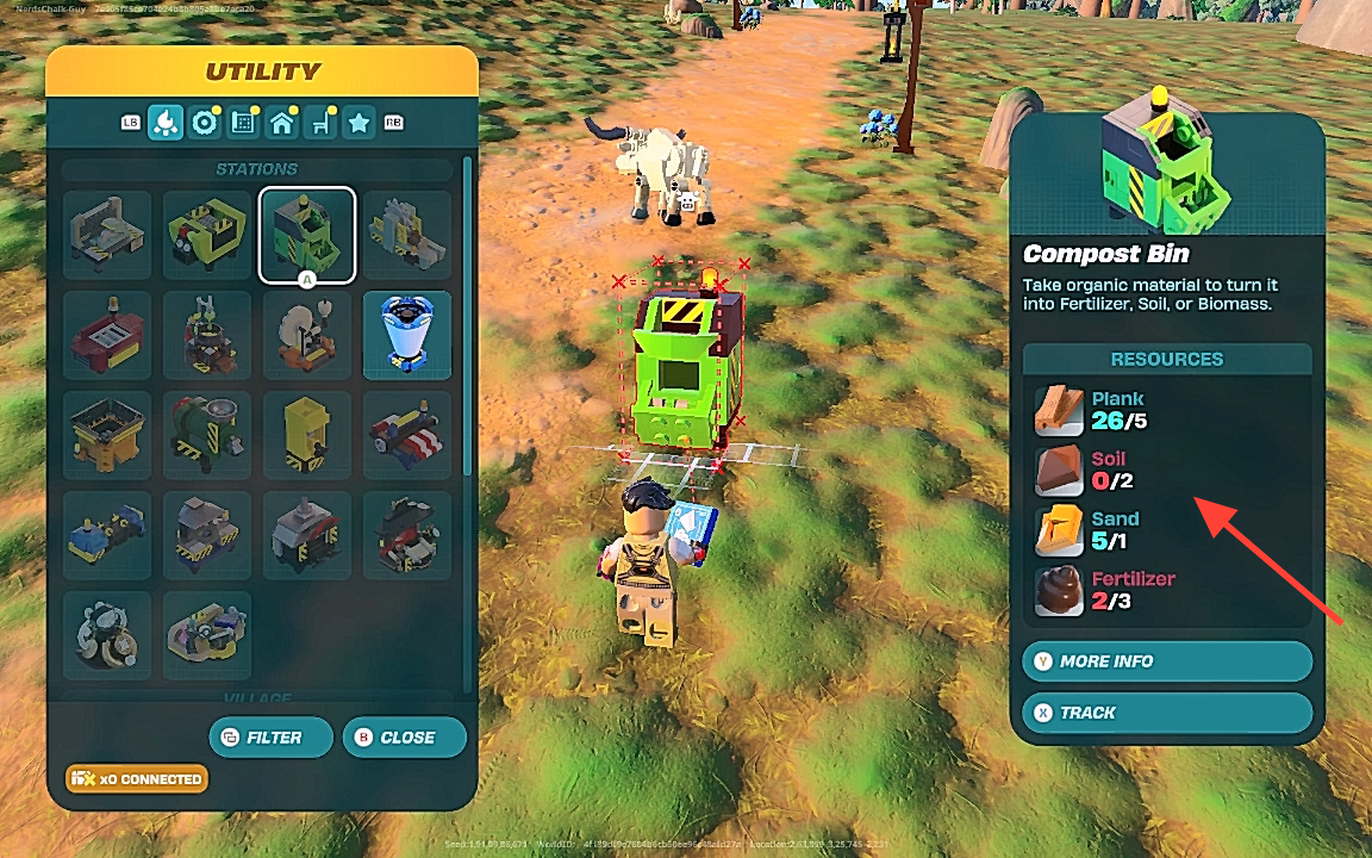
Task: Choose the grey crafting bench station
Action: pos(107,235)
